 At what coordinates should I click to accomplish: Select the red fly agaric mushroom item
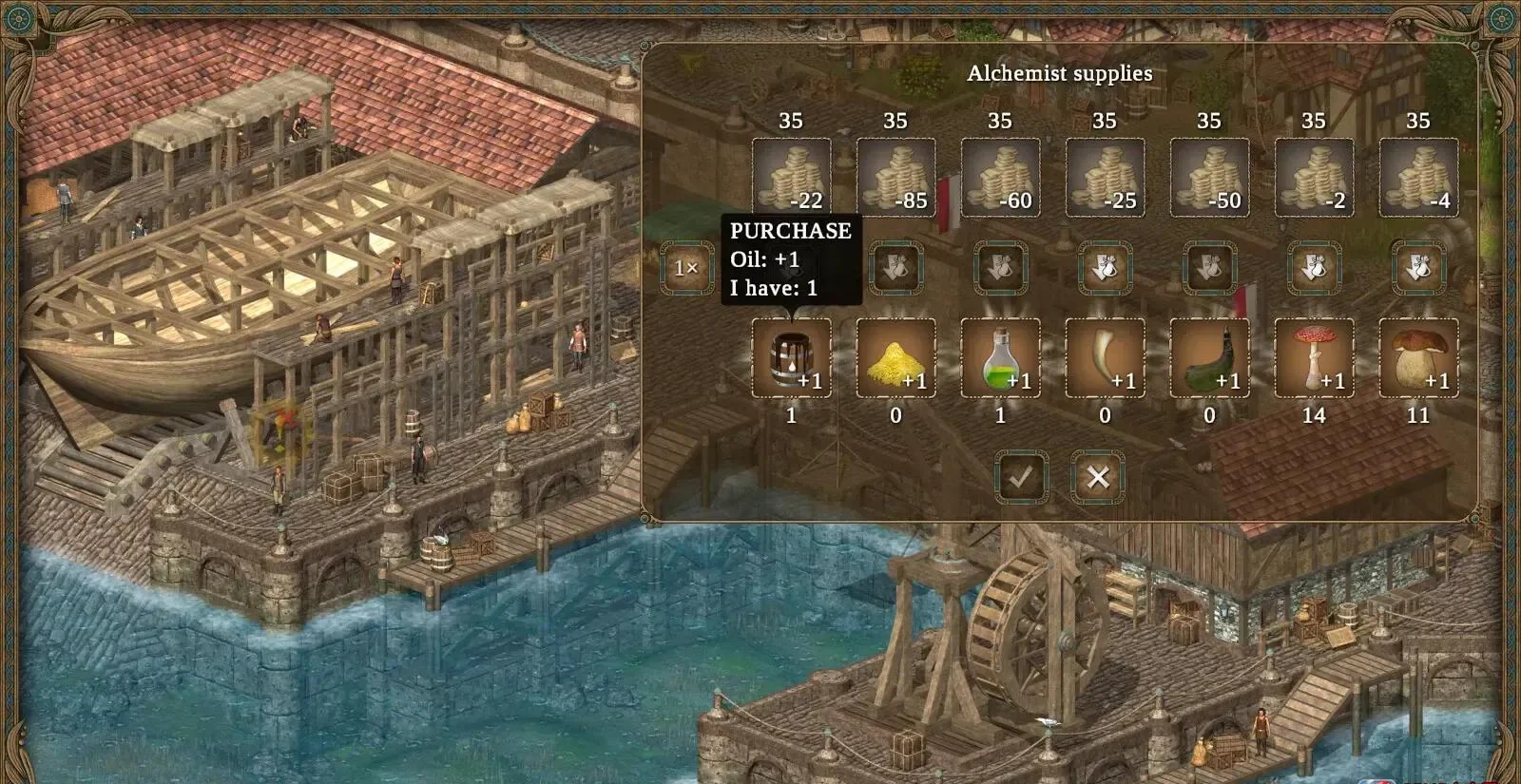click(1316, 361)
